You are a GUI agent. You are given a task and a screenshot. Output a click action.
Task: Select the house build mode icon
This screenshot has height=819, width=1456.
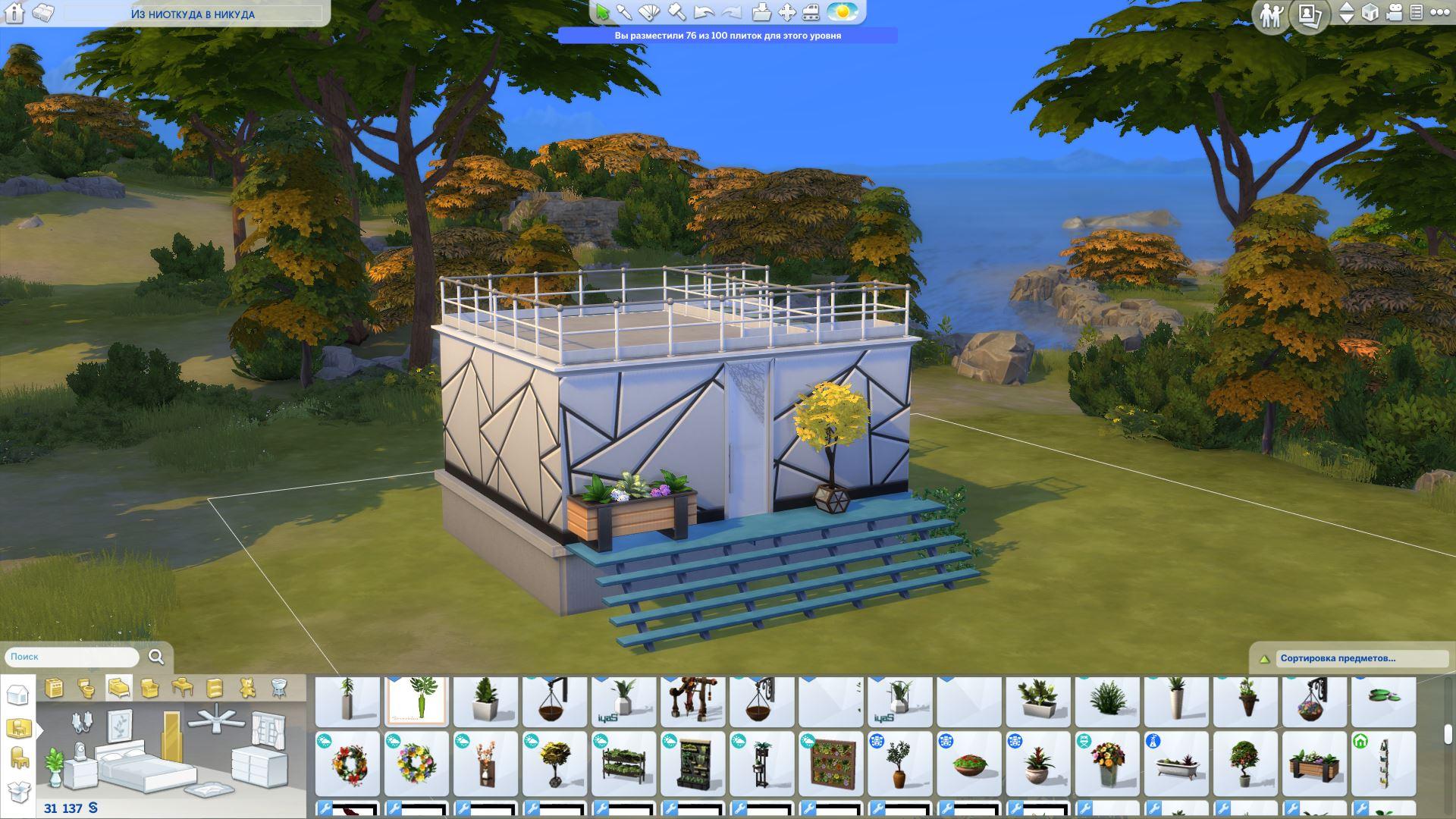pyautogui.click(x=17, y=694)
